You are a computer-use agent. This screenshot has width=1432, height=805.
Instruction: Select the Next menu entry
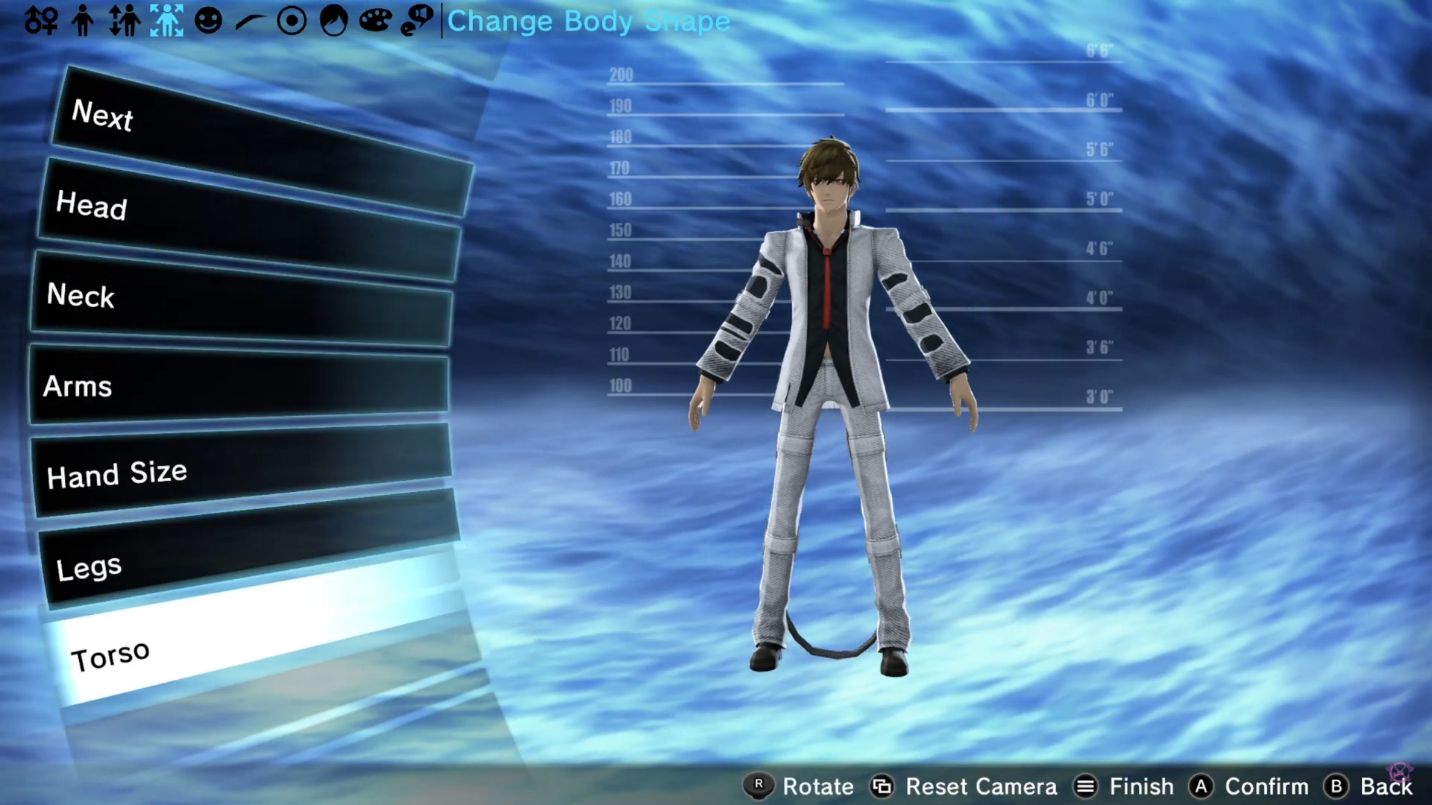click(x=260, y=142)
